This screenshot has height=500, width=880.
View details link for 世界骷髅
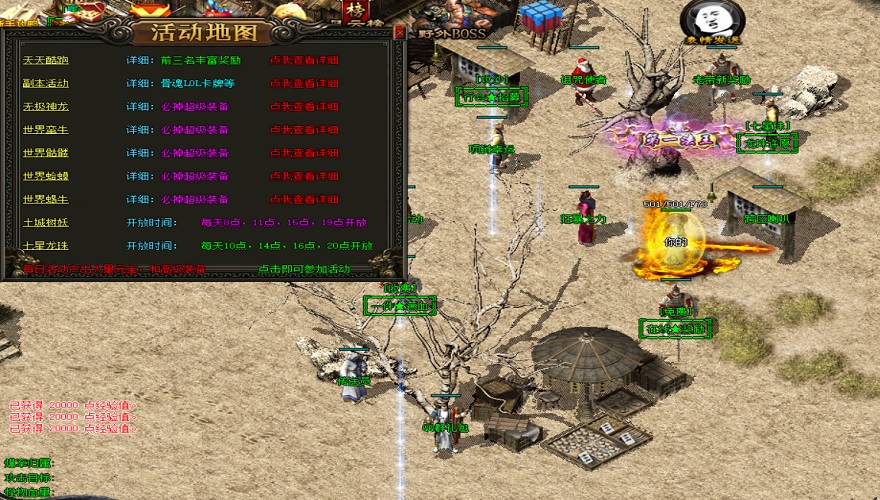tap(304, 152)
